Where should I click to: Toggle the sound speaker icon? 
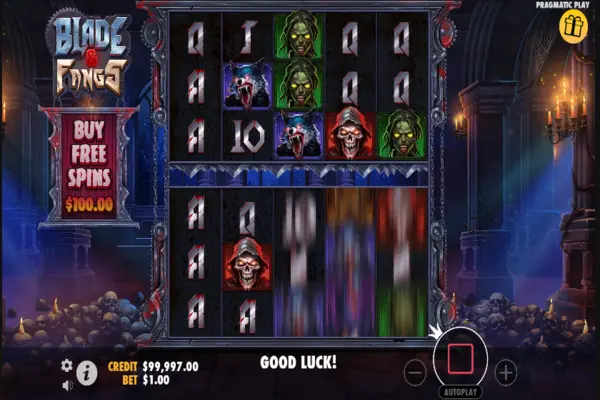67,384
